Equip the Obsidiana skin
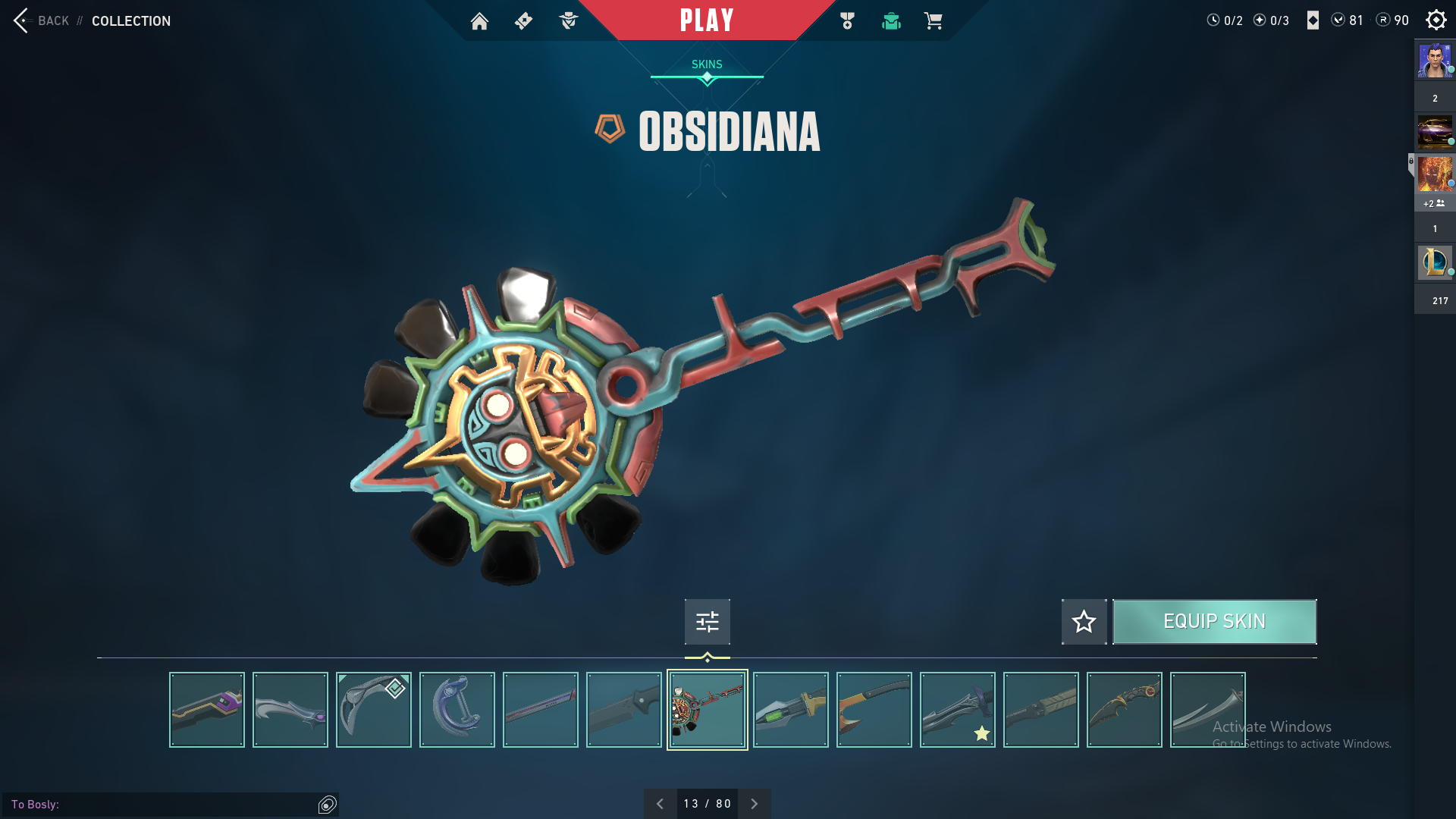 (x=1214, y=622)
